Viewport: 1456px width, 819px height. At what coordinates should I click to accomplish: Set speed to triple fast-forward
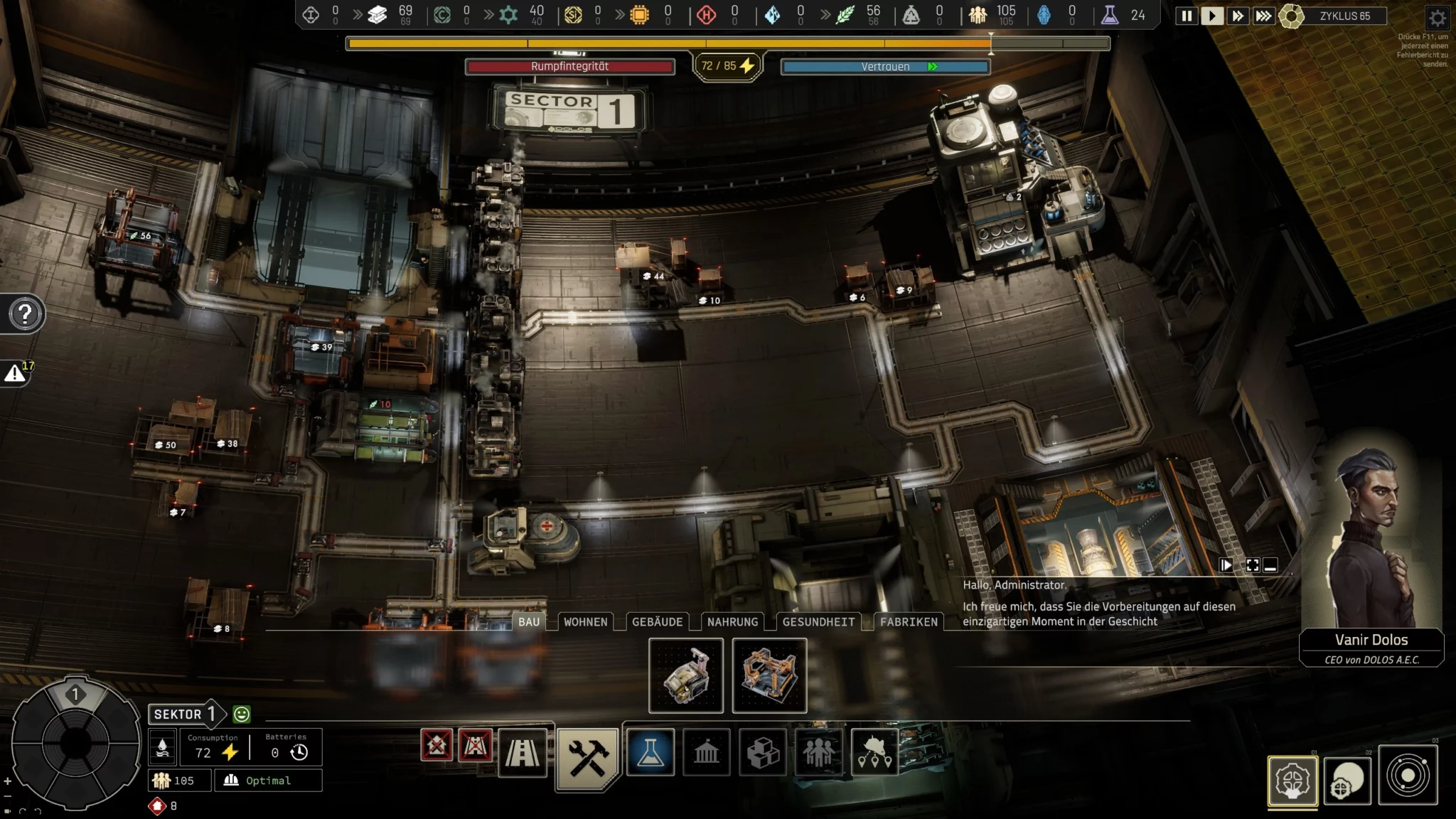[1263, 16]
